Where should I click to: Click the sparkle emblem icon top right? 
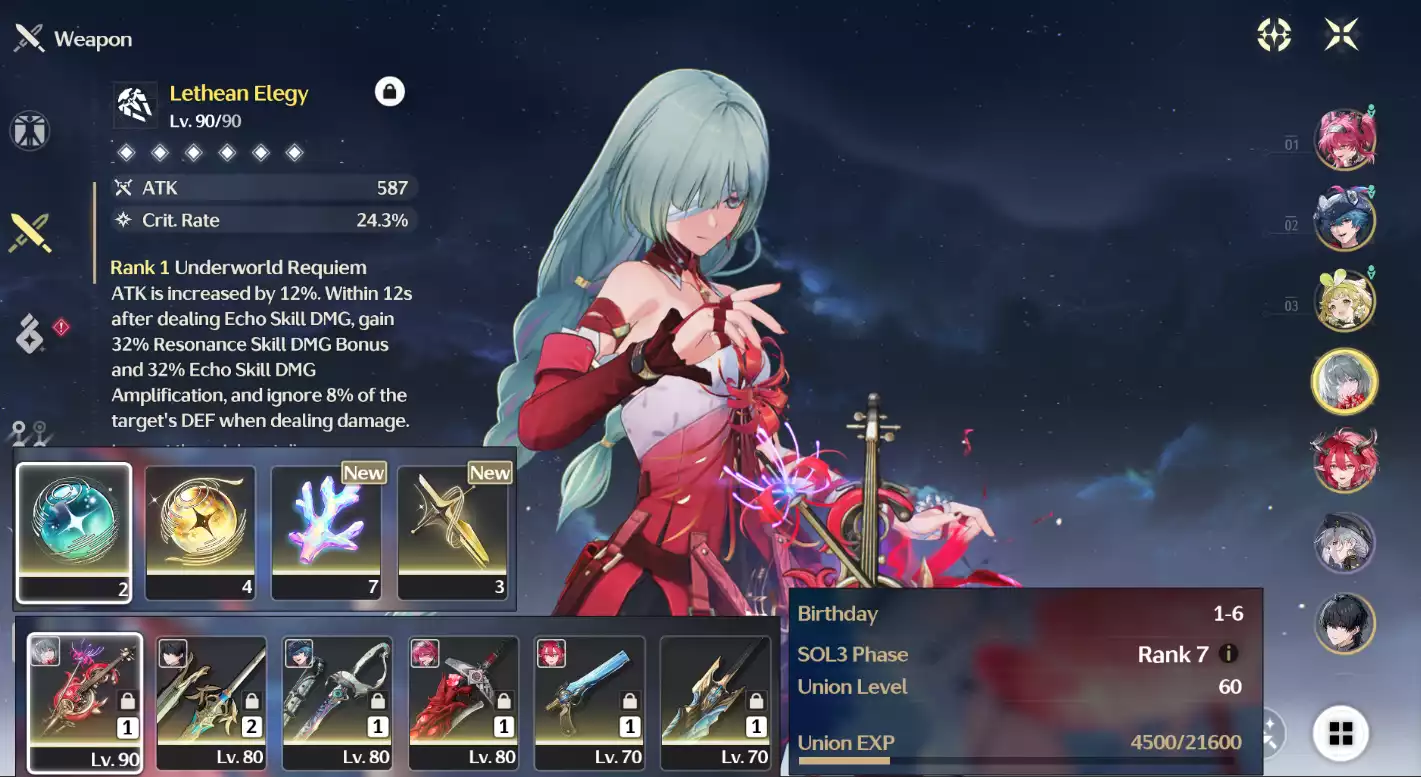pos(1274,34)
